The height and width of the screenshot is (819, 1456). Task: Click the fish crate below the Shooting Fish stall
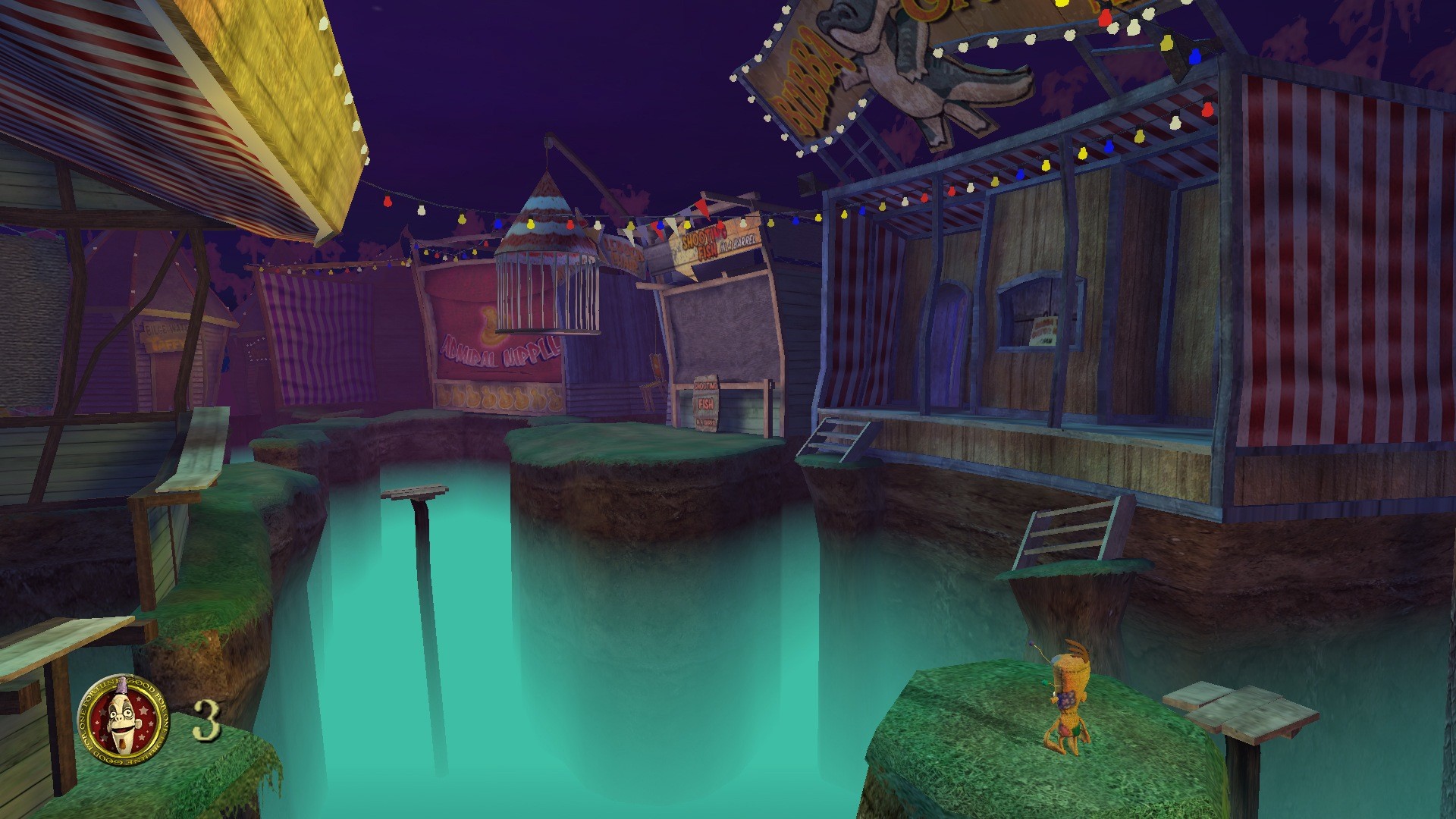(x=705, y=406)
